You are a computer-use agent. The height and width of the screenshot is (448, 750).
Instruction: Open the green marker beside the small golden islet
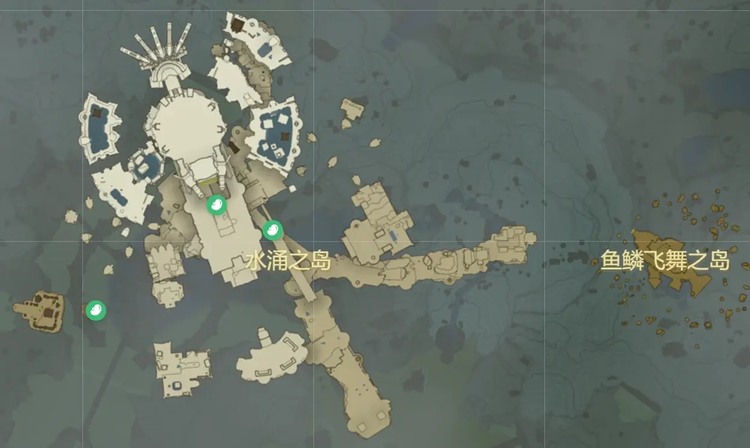(x=95, y=309)
